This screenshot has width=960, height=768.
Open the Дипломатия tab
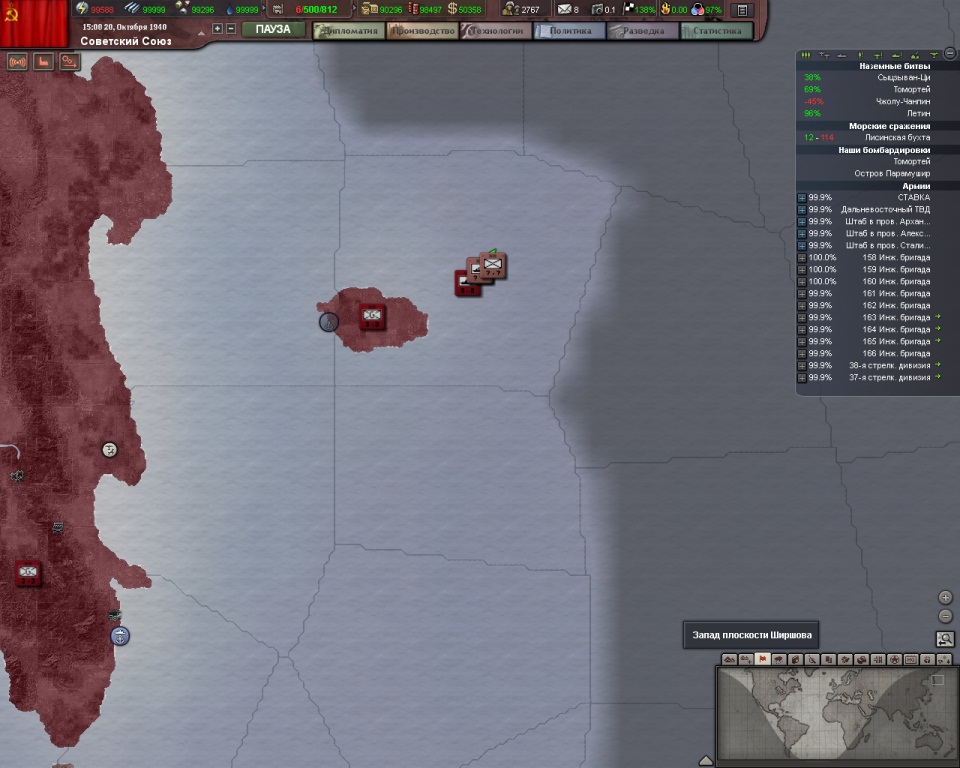(x=348, y=31)
